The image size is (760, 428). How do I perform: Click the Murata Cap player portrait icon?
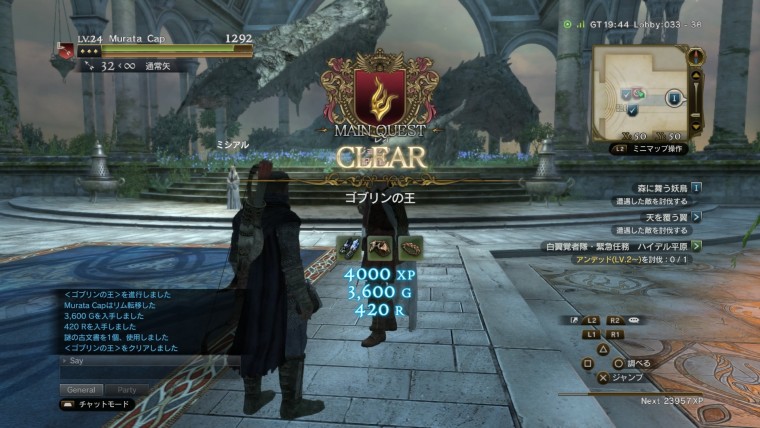click(x=67, y=50)
